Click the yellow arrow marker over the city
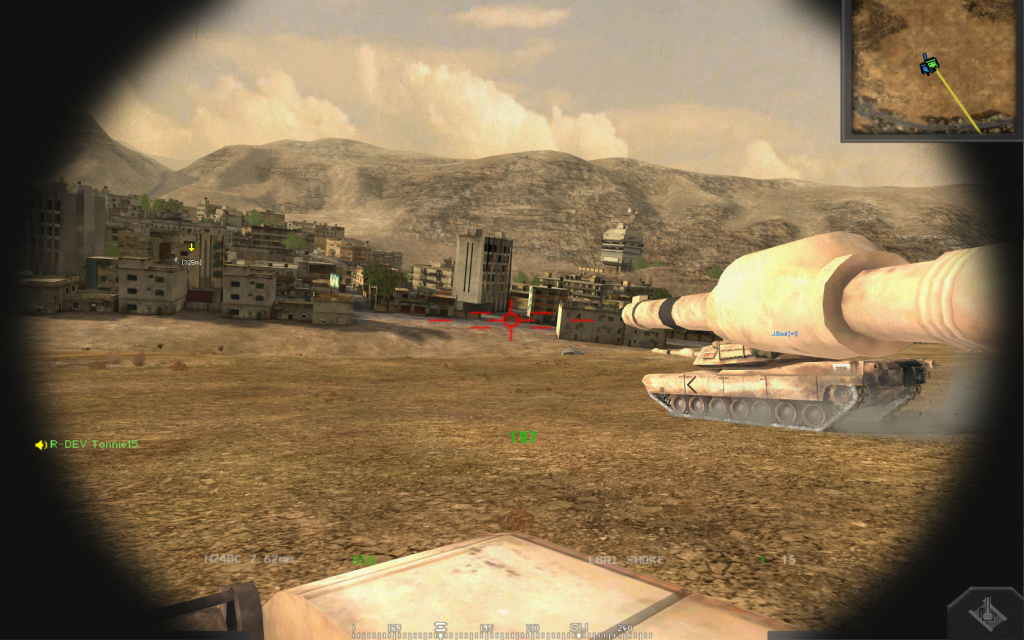The image size is (1024, 640). [191, 247]
